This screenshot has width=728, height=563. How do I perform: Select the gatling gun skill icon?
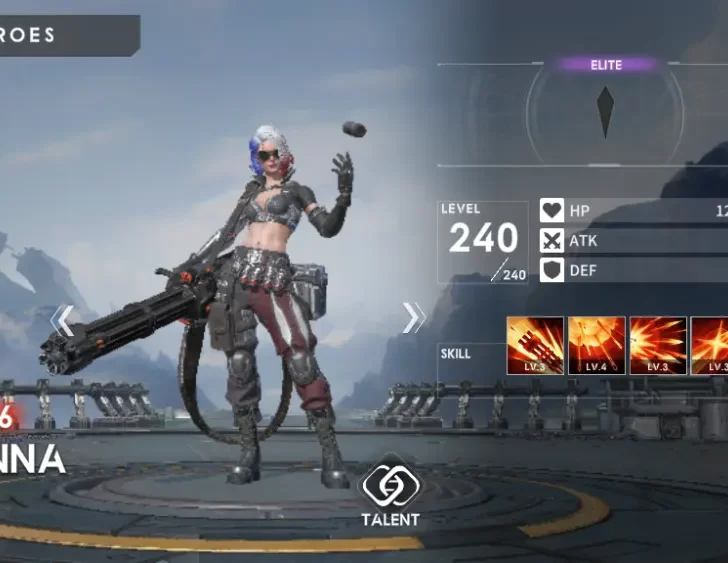pyautogui.click(x=535, y=346)
